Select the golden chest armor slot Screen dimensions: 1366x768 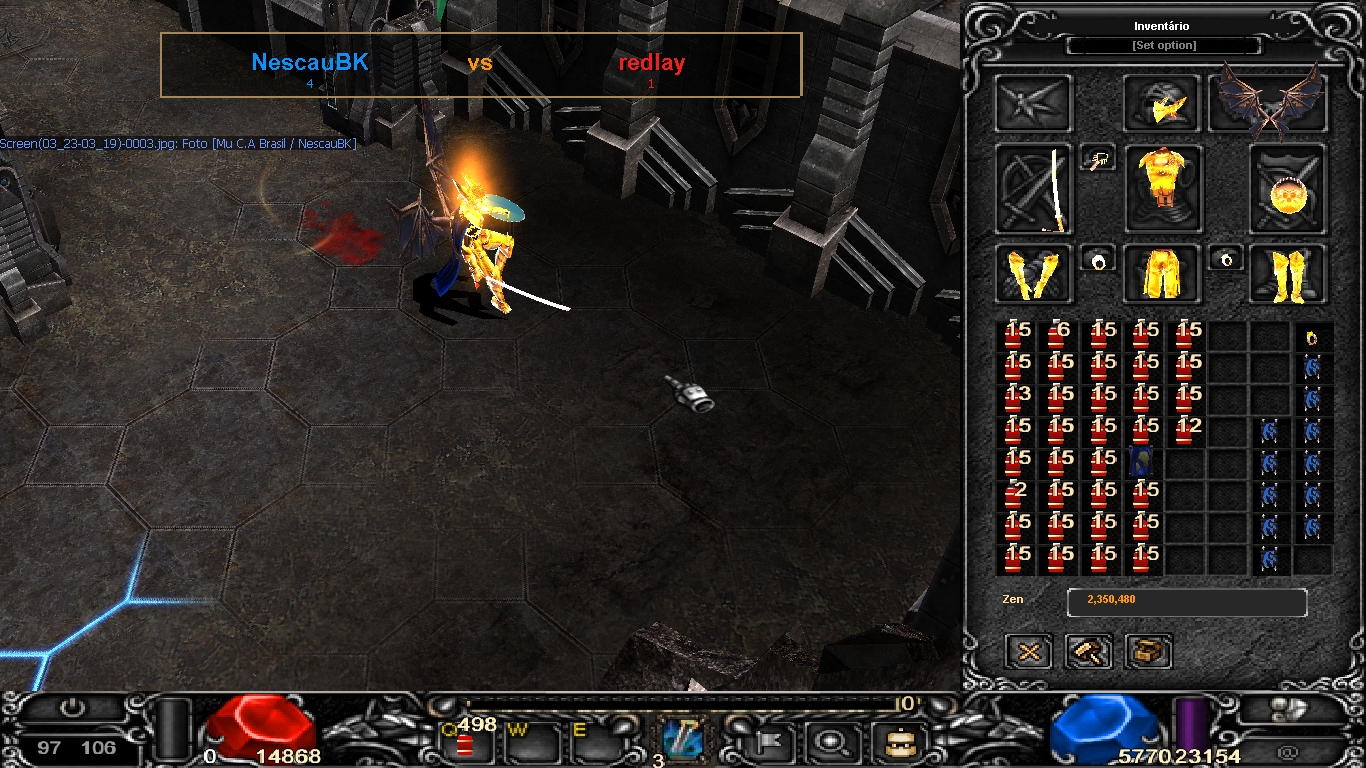pyautogui.click(x=1163, y=188)
